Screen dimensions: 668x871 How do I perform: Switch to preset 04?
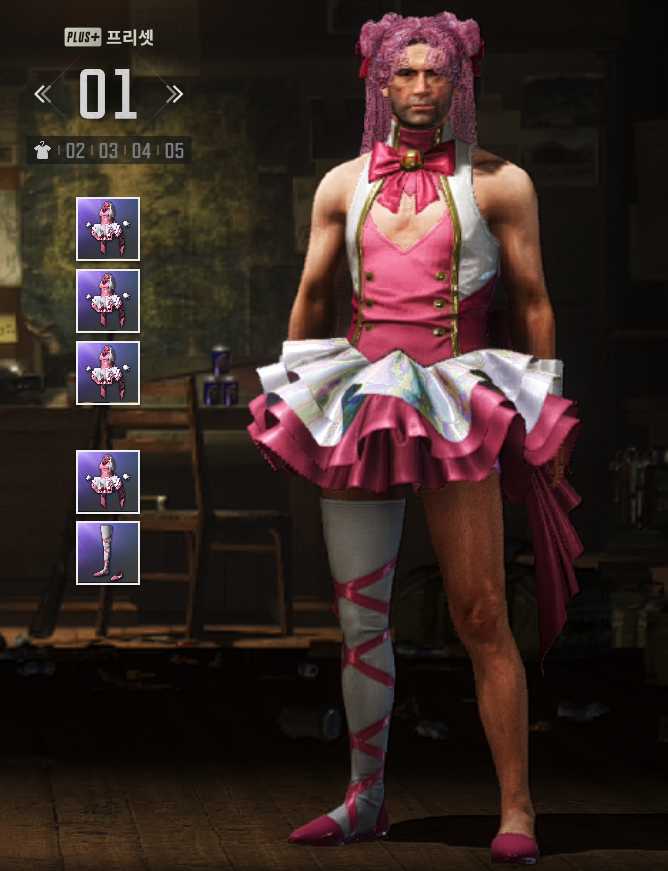(x=141, y=151)
